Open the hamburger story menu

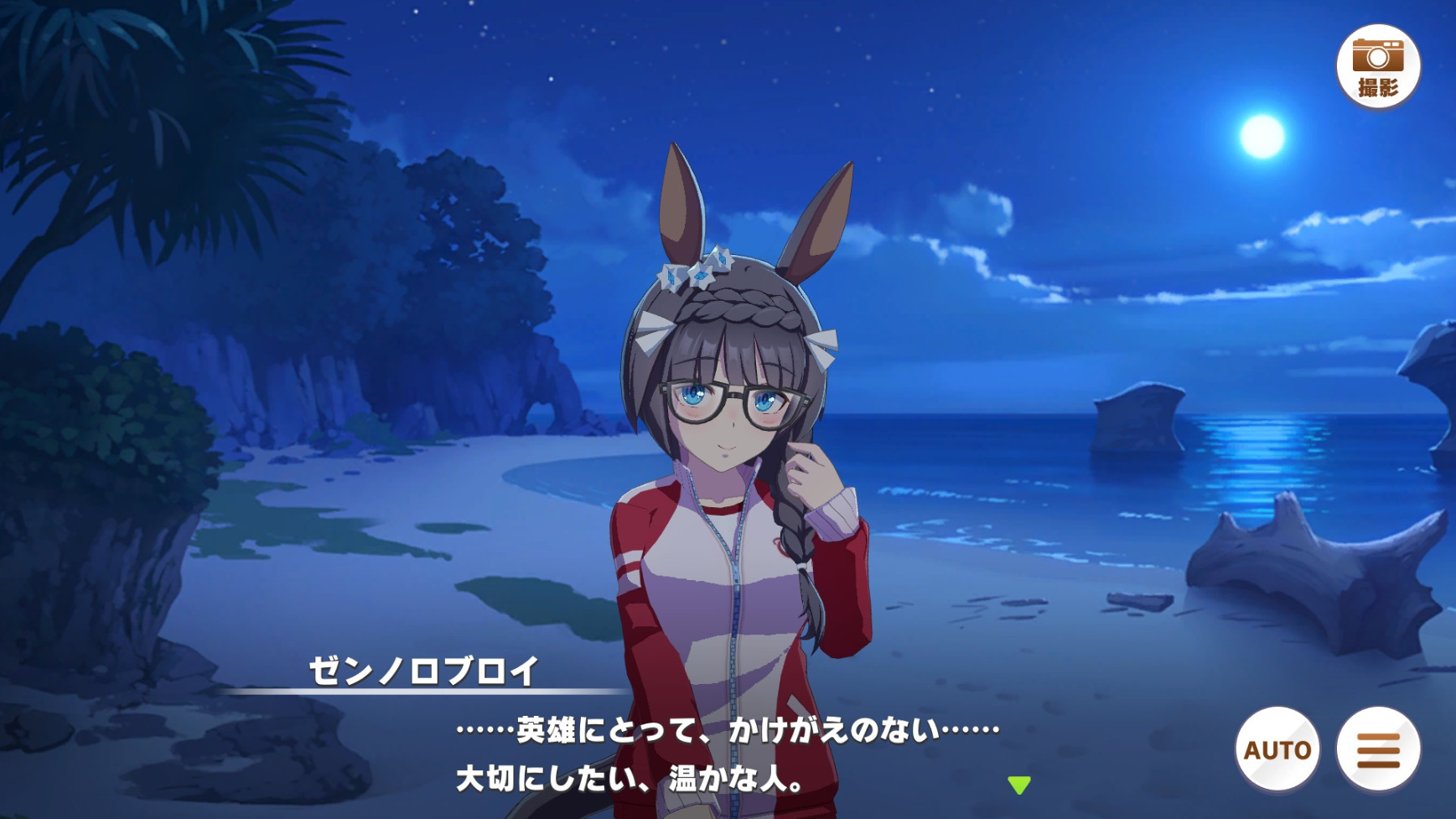tap(1378, 749)
